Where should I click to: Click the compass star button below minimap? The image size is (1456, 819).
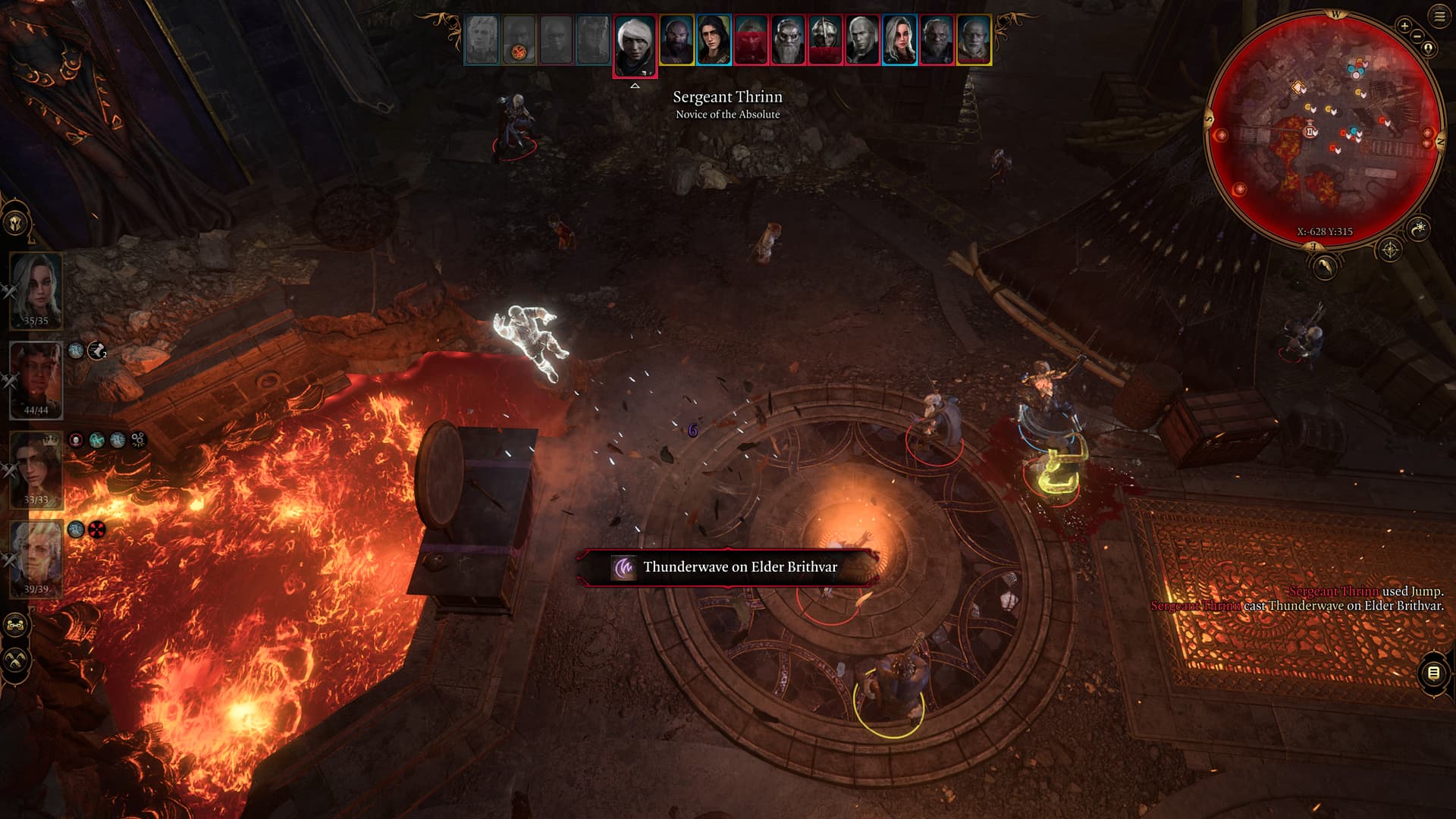[x=1389, y=249]
